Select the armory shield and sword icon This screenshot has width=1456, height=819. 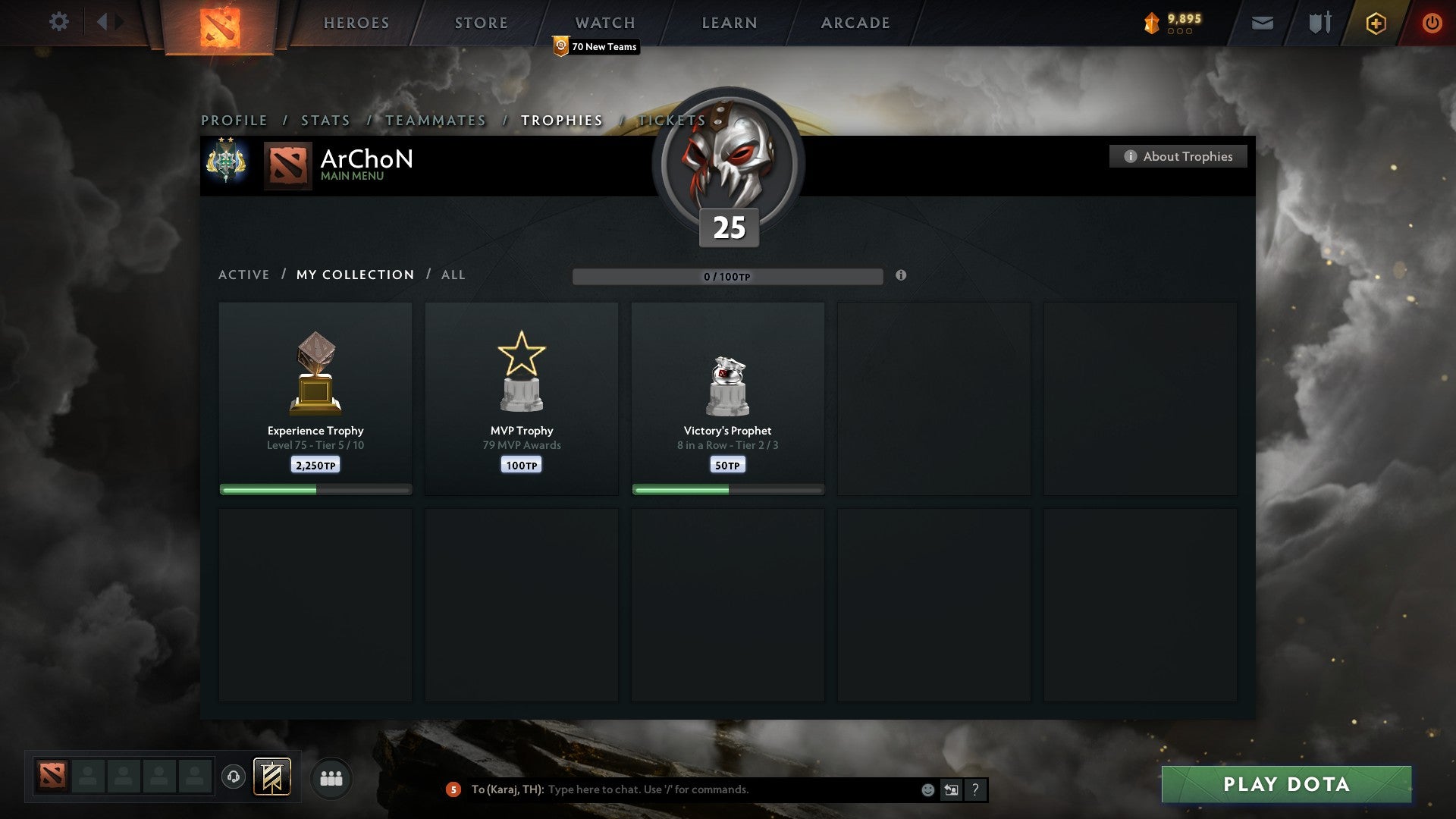click(1319, 23)
